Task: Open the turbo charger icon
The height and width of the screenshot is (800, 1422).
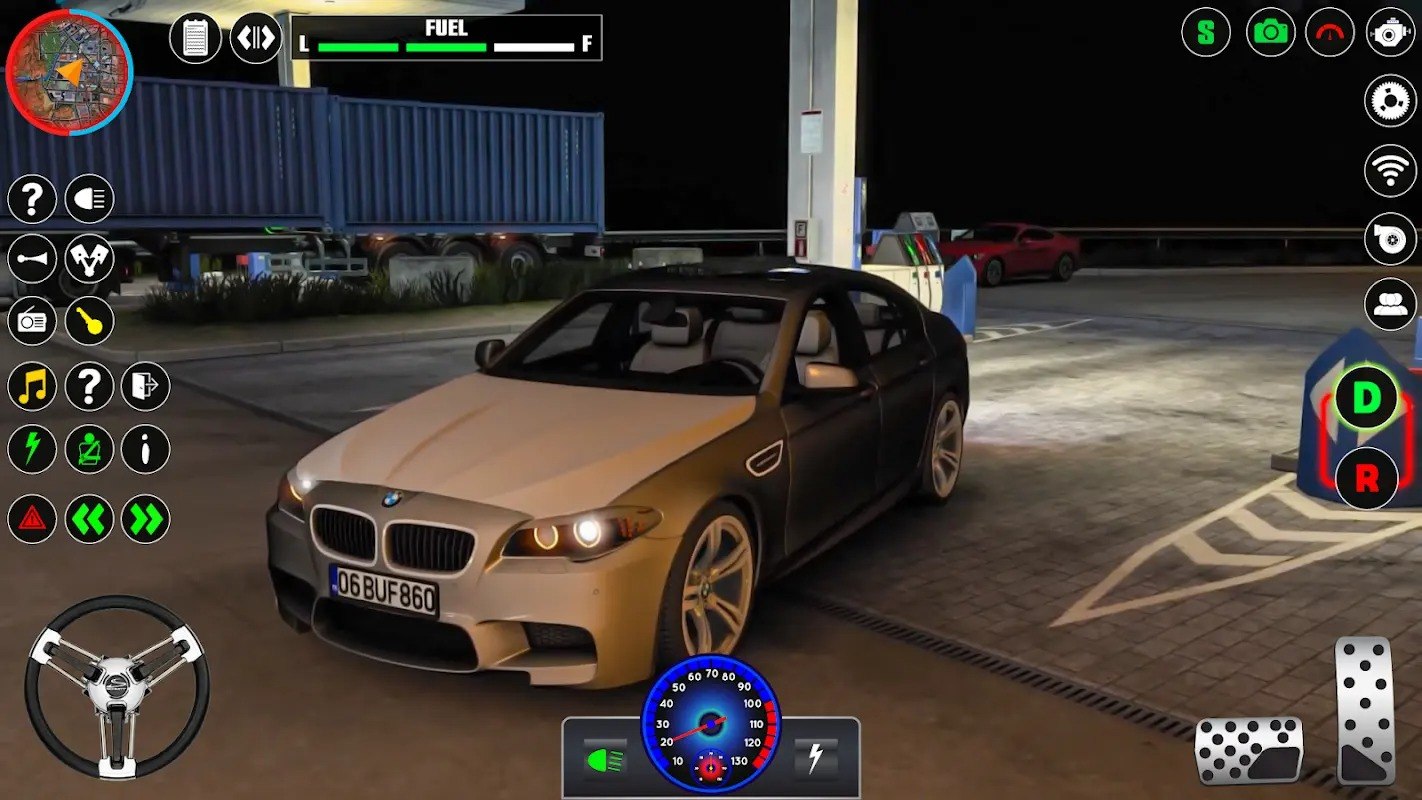Action: pos(1390,239)
